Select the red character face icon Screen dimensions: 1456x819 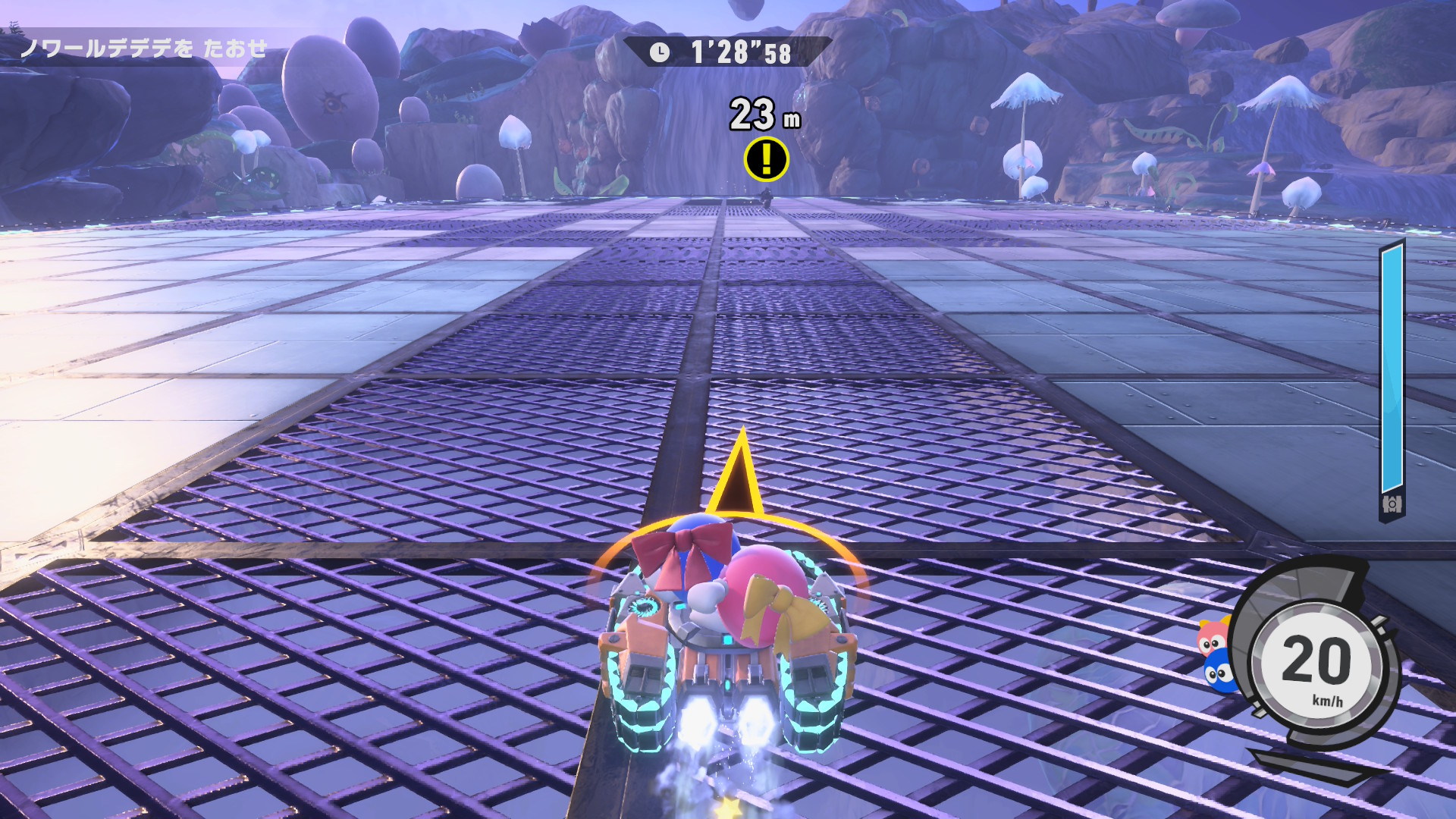coord(1212,635)
